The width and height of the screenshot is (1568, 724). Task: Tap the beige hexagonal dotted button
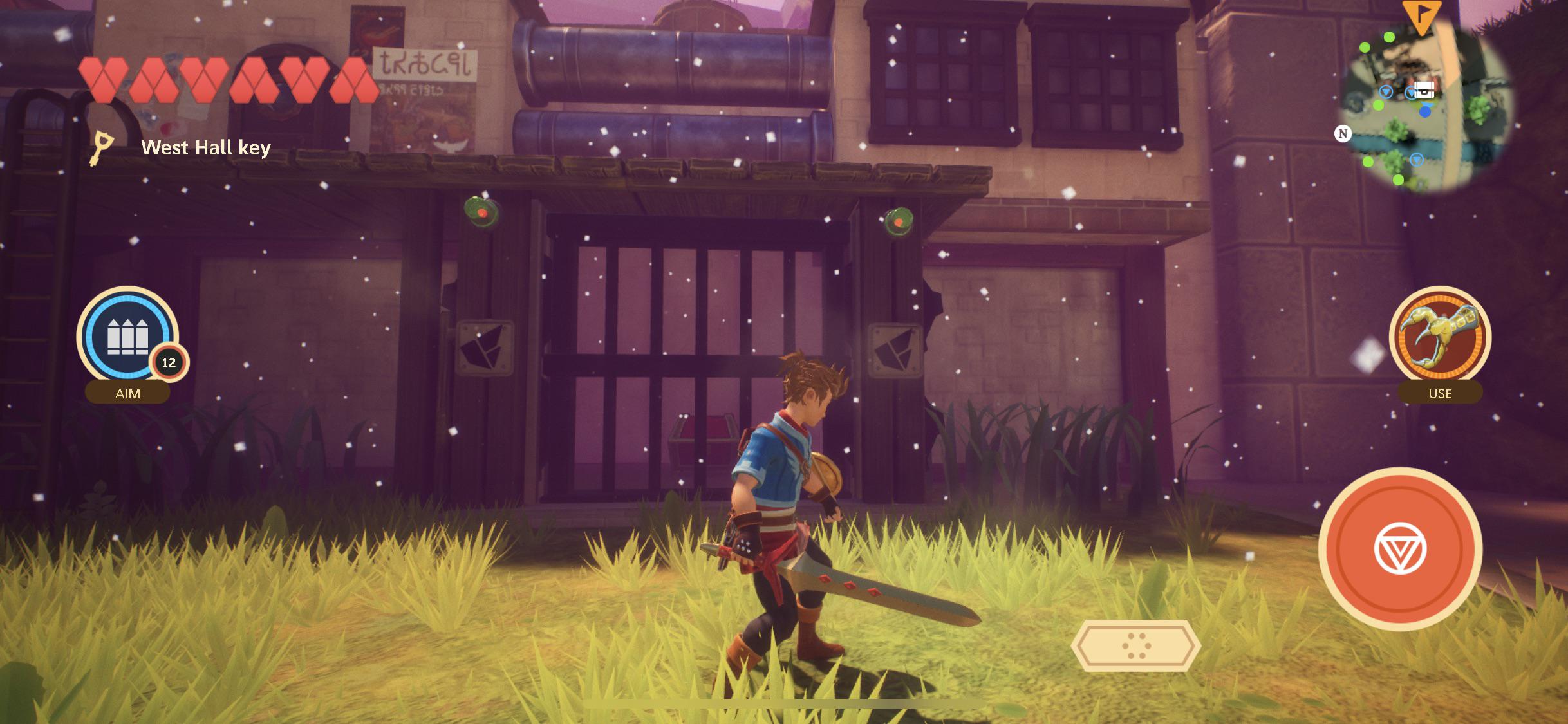coord(1136,645)
